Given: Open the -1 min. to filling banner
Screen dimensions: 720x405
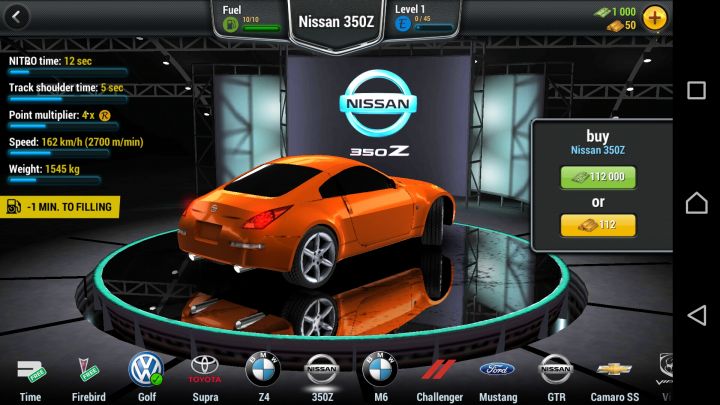Looking at the screenshot, I should click(x=62, y=207).
